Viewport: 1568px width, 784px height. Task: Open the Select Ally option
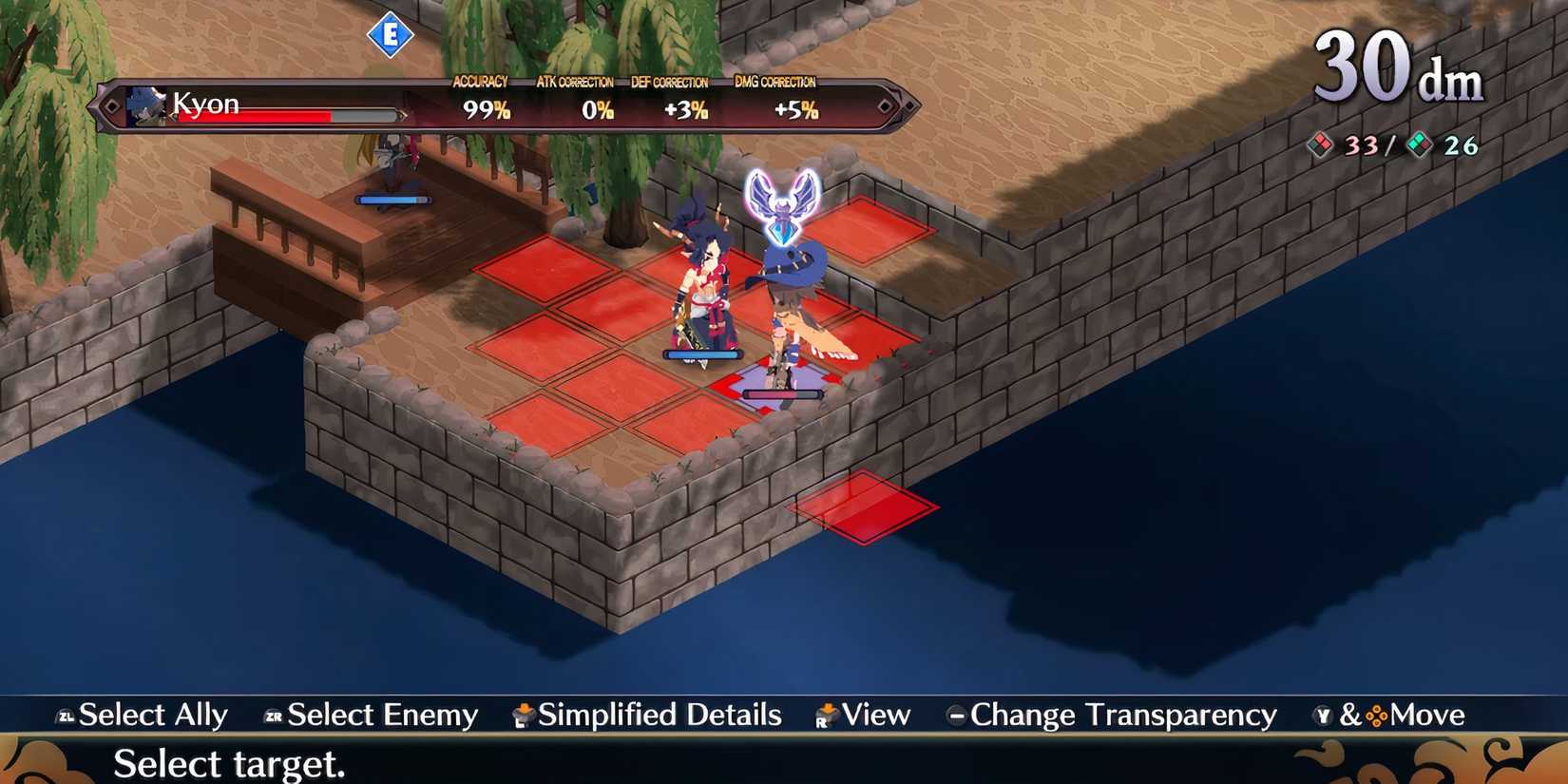(x=153, y=715)
